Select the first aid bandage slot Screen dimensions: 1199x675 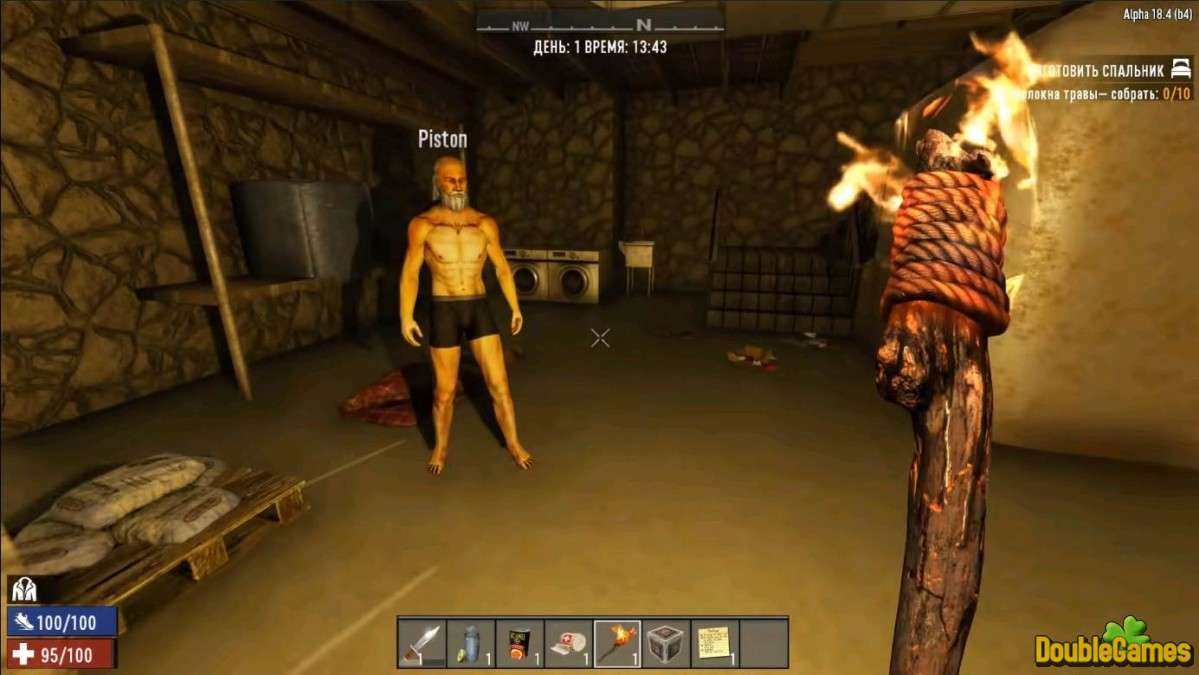pyautogui.click(x=568, y=643)
